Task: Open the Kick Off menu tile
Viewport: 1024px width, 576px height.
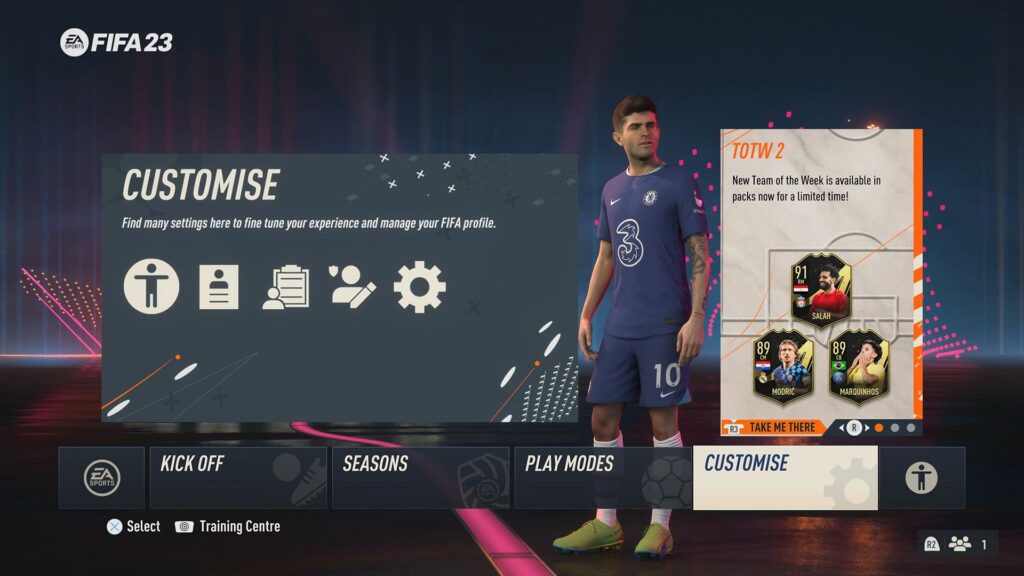Action: click(238, 478)
